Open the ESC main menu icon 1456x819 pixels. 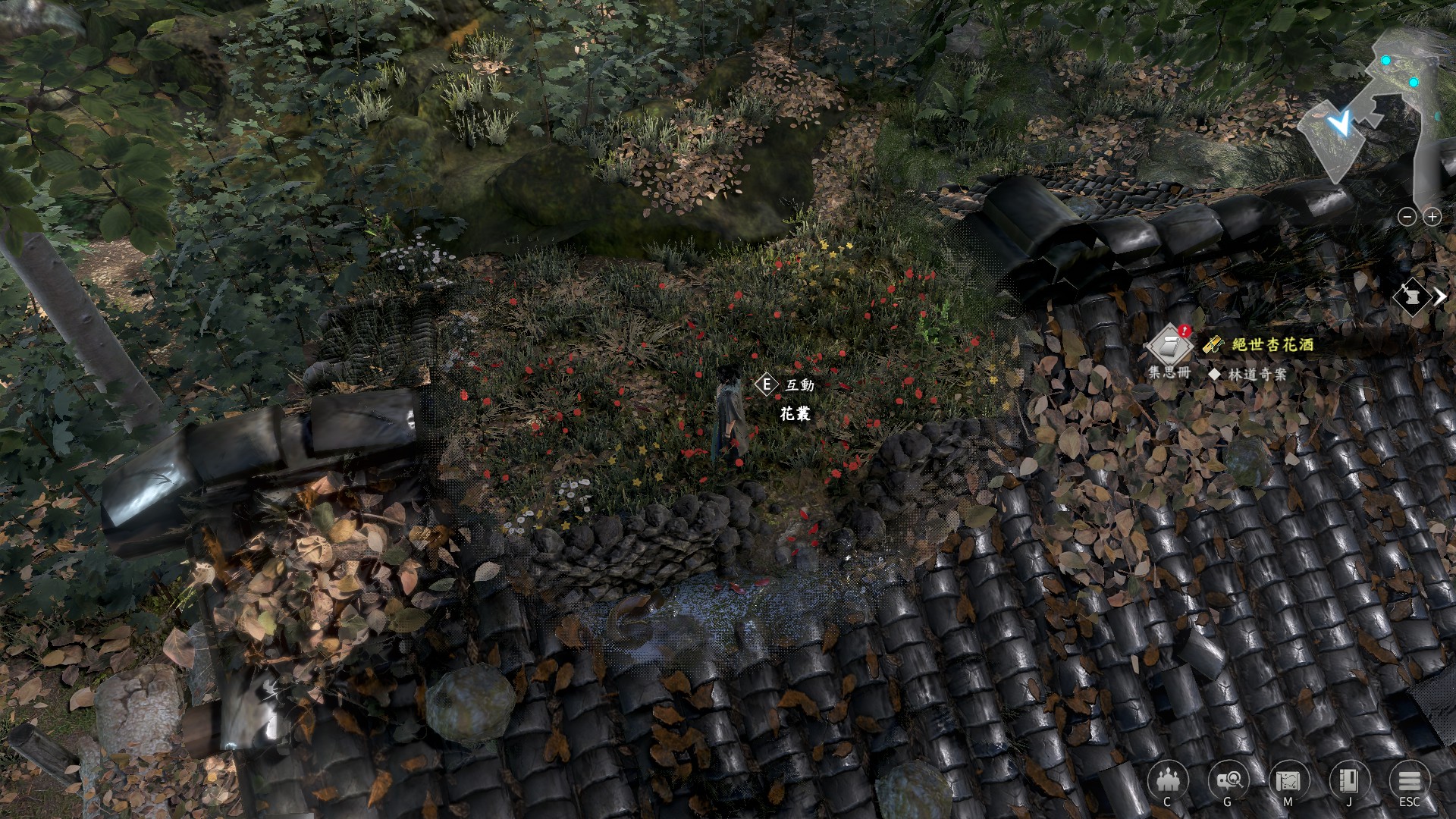1409,780
